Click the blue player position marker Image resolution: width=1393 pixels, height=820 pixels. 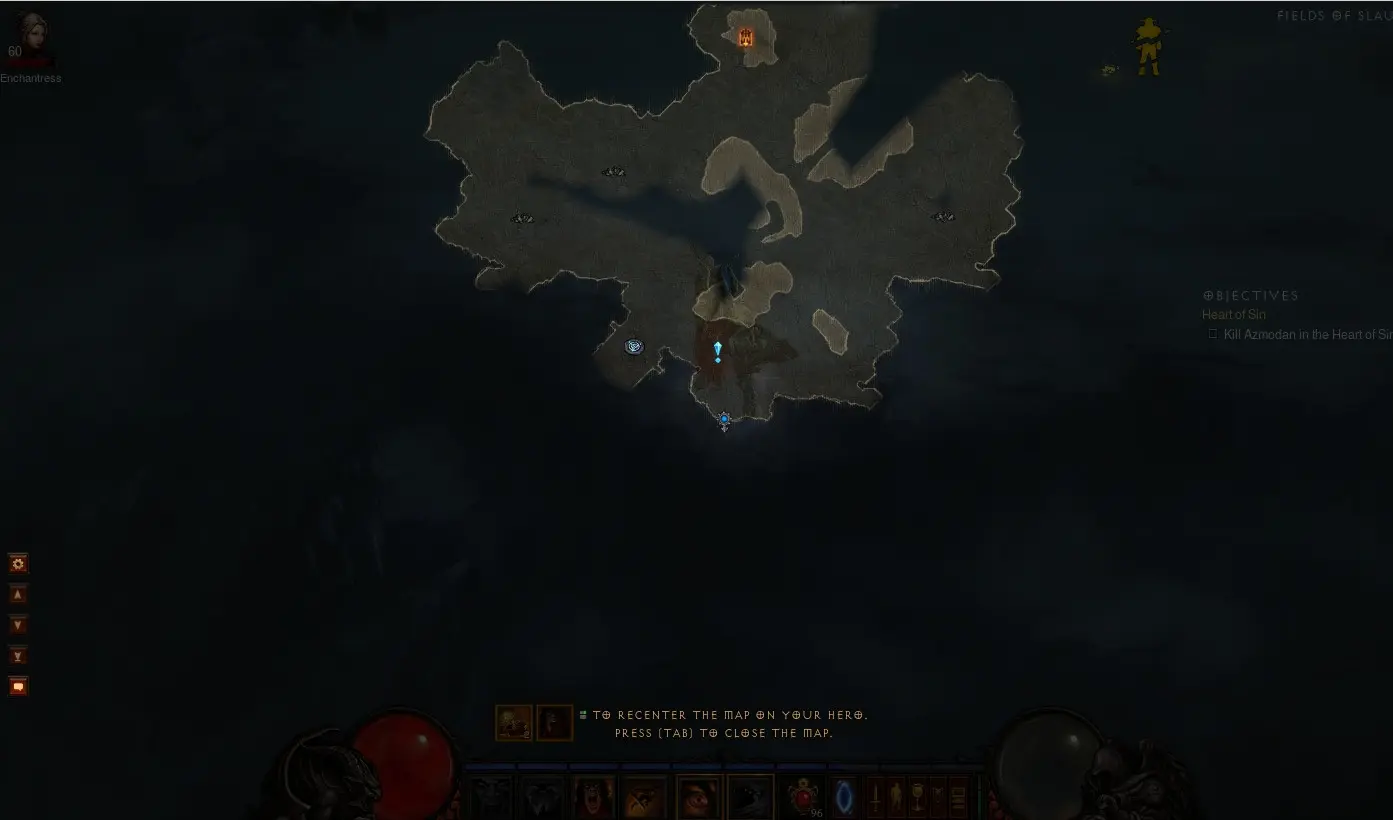tap(724, 420)
